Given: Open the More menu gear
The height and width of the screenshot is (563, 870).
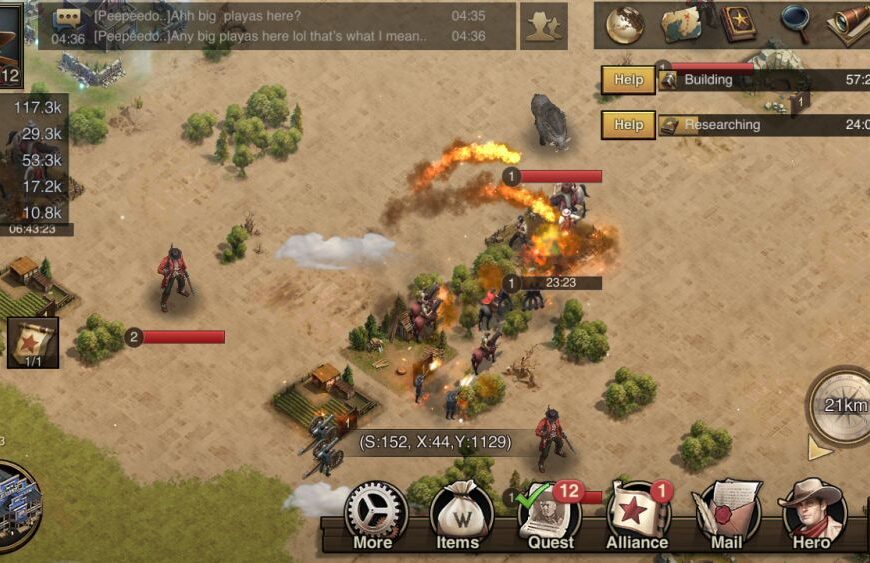Looking at the screenshot, I should tap(375, 514).
